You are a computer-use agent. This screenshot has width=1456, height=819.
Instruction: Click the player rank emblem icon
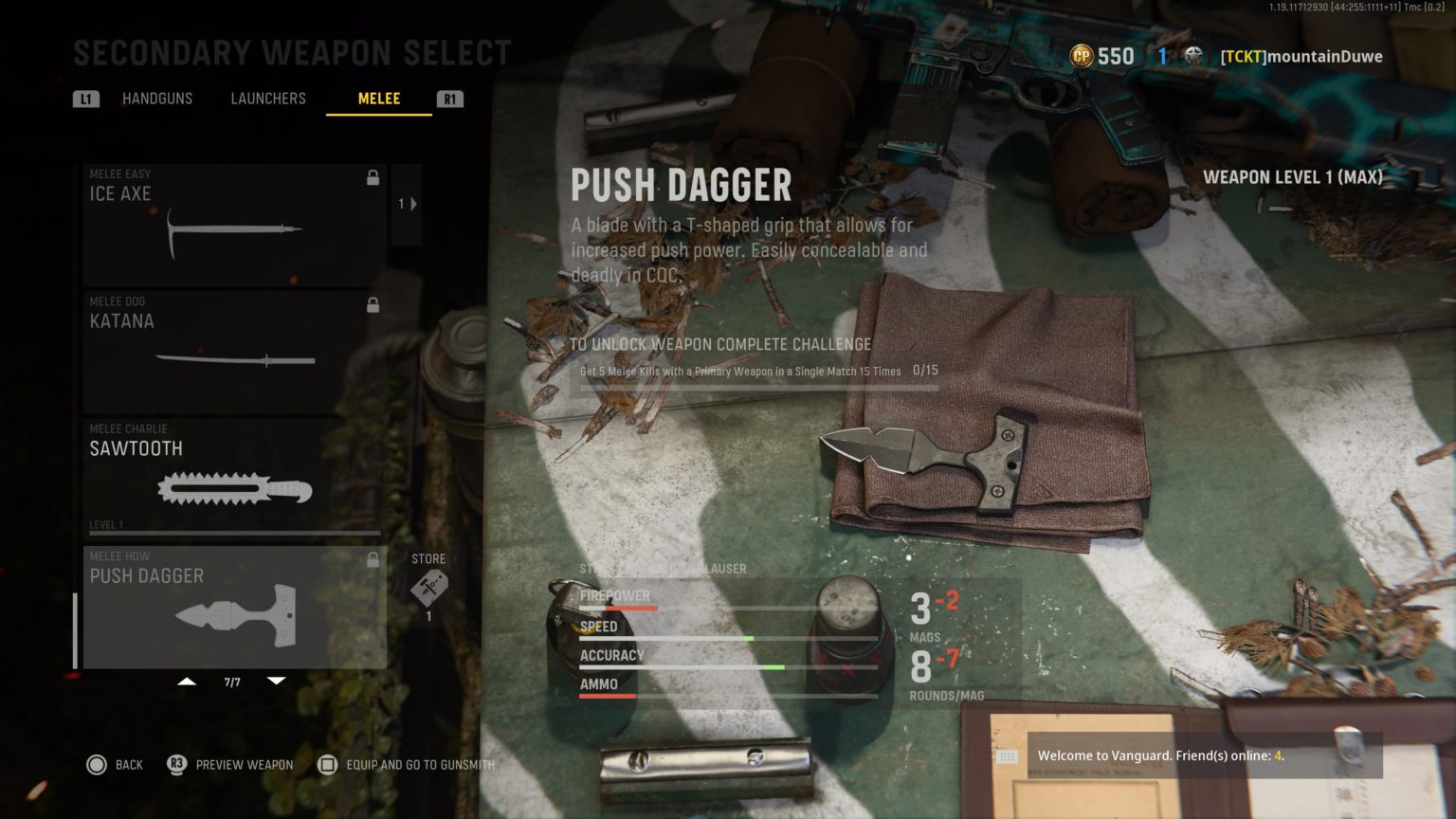1192,56
